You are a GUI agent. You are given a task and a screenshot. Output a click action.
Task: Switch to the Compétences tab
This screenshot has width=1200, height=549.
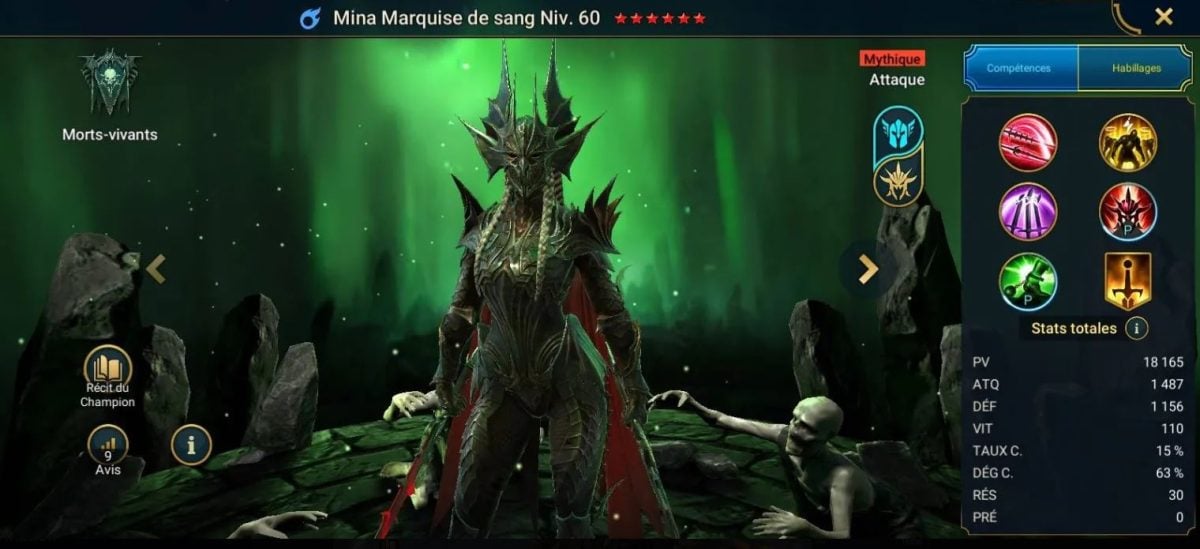tap(1019, 68)
